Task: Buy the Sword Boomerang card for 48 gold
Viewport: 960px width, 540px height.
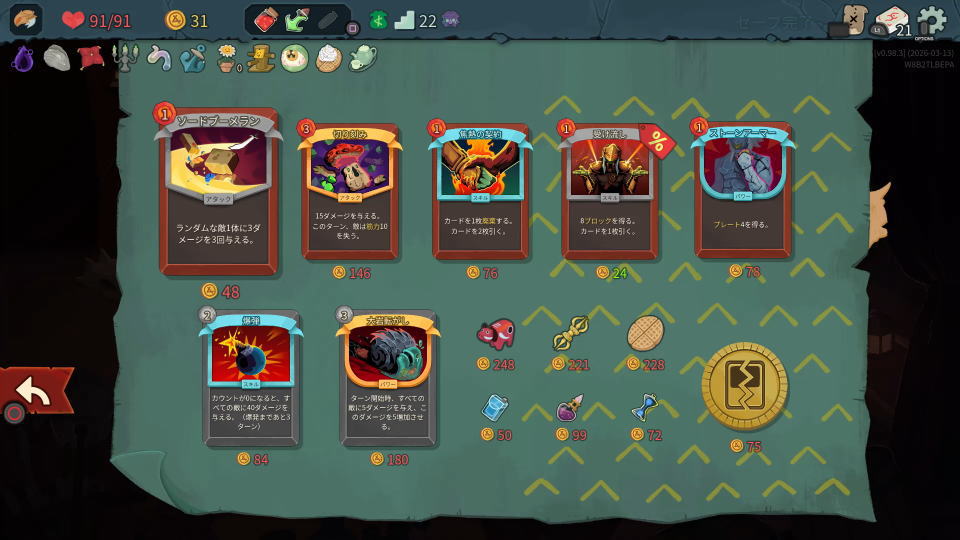Action: pos(218,190)
